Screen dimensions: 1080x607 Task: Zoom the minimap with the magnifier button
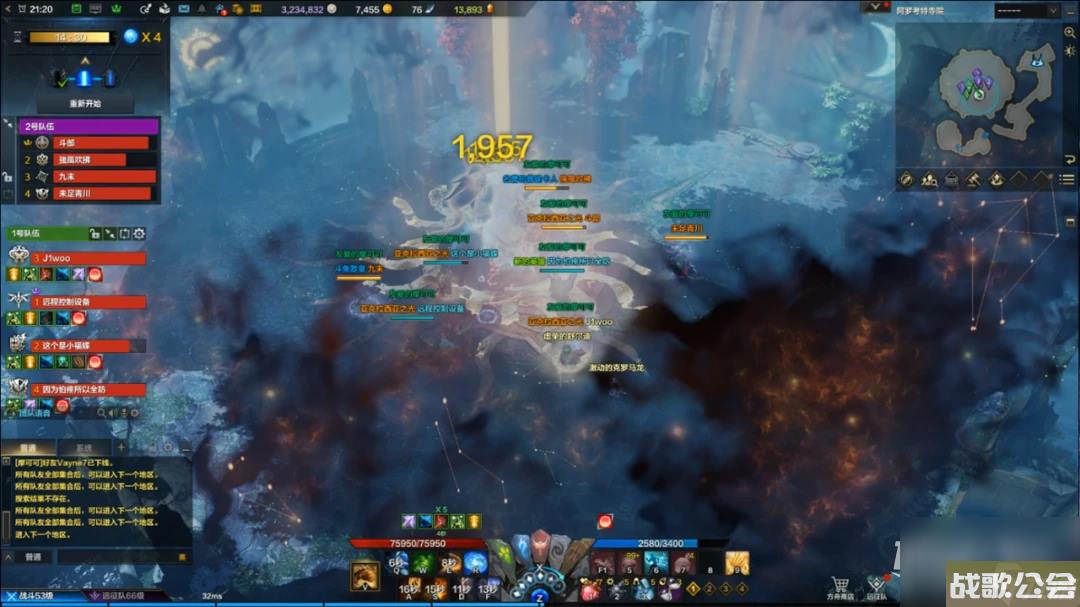point(1070,32)
